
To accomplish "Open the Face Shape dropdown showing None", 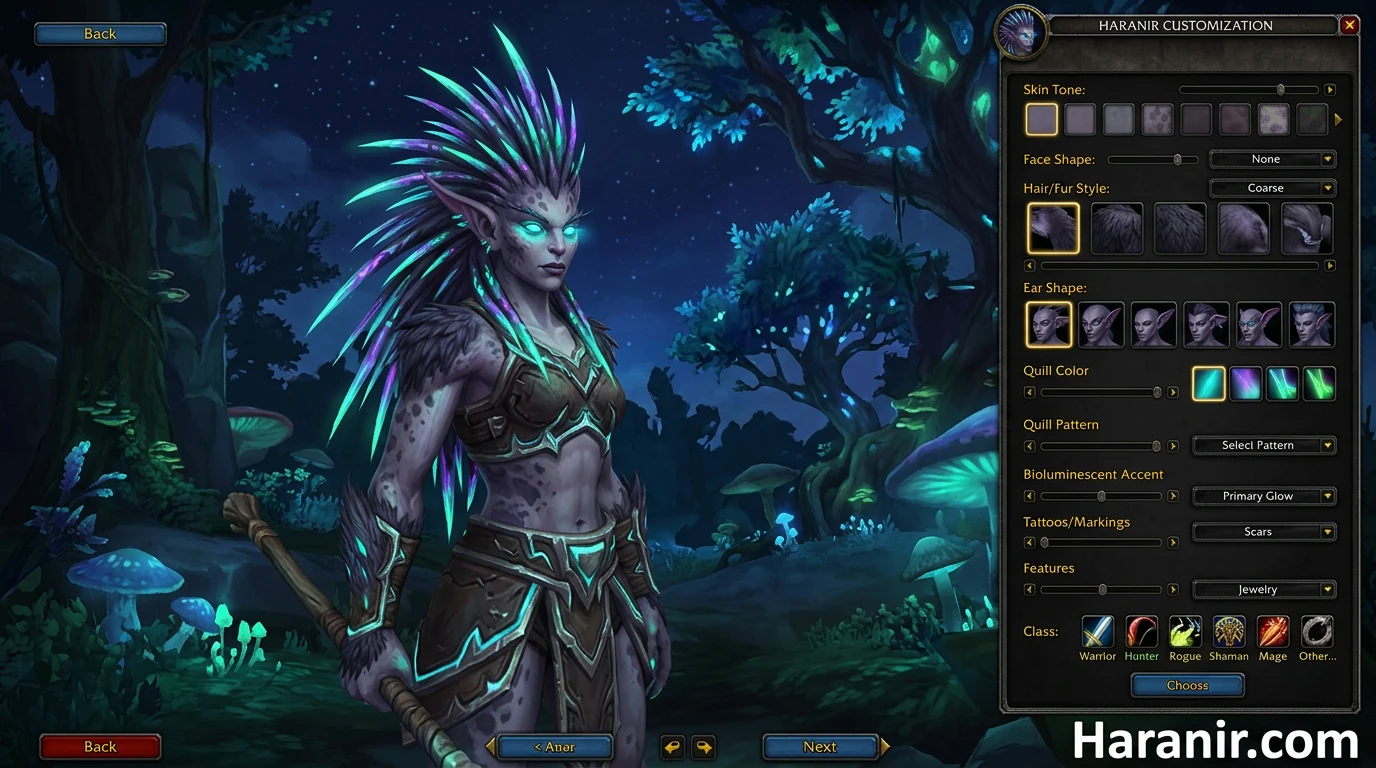I will pos(1271,158).
